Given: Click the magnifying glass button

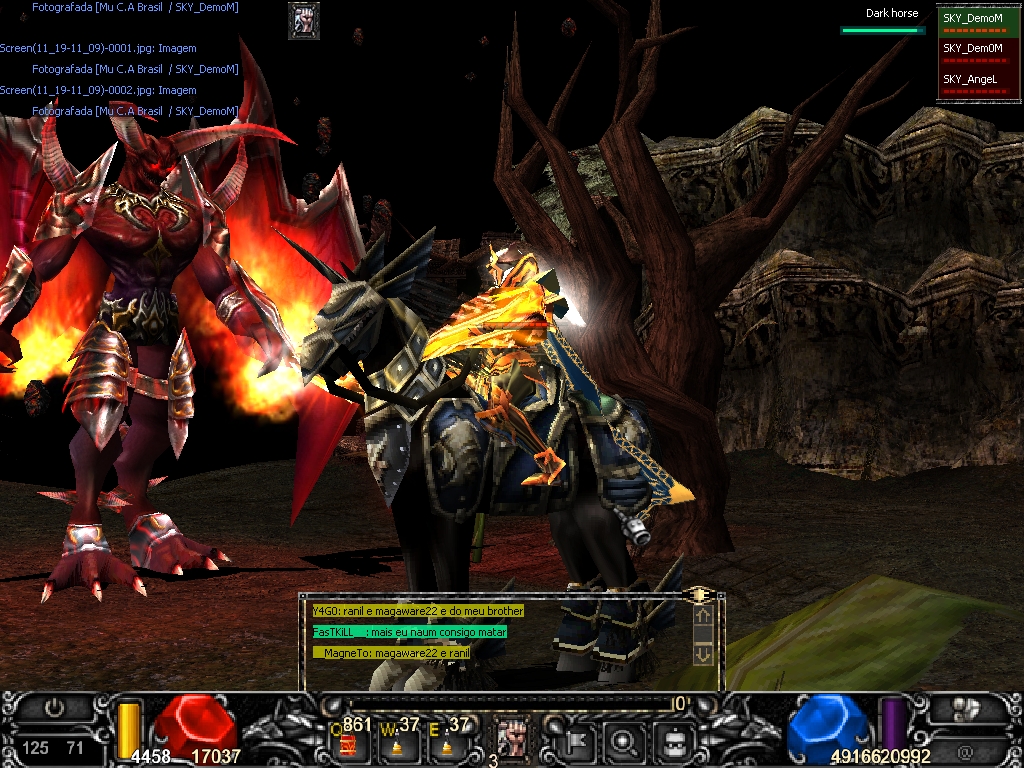Looking at the screenshot, I should click(625, 741).
